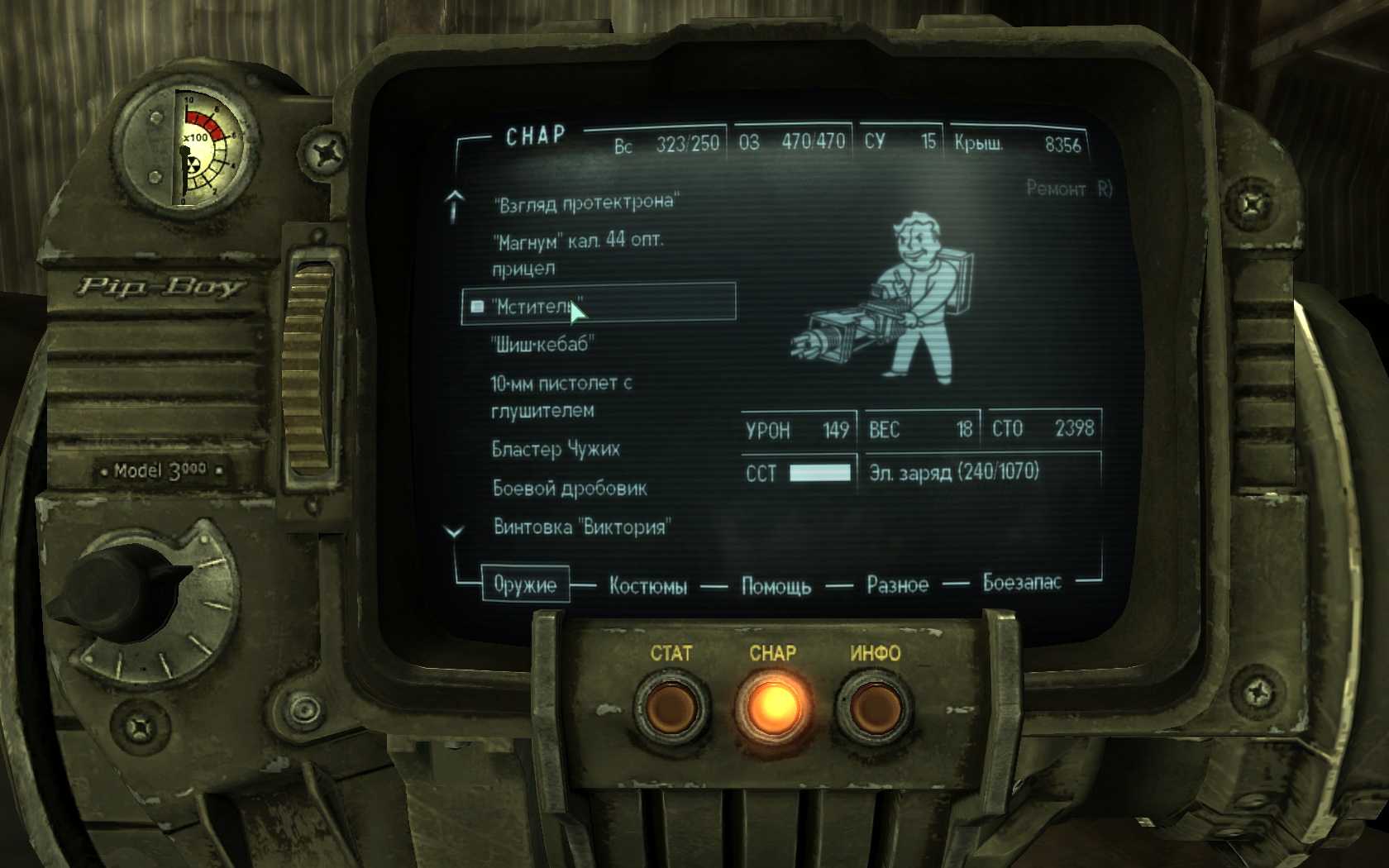The width and height of the screenshot is (1389, 868).
Task: Click the highlighted "Мститель" weapon row
Action: tap(598, 305)
